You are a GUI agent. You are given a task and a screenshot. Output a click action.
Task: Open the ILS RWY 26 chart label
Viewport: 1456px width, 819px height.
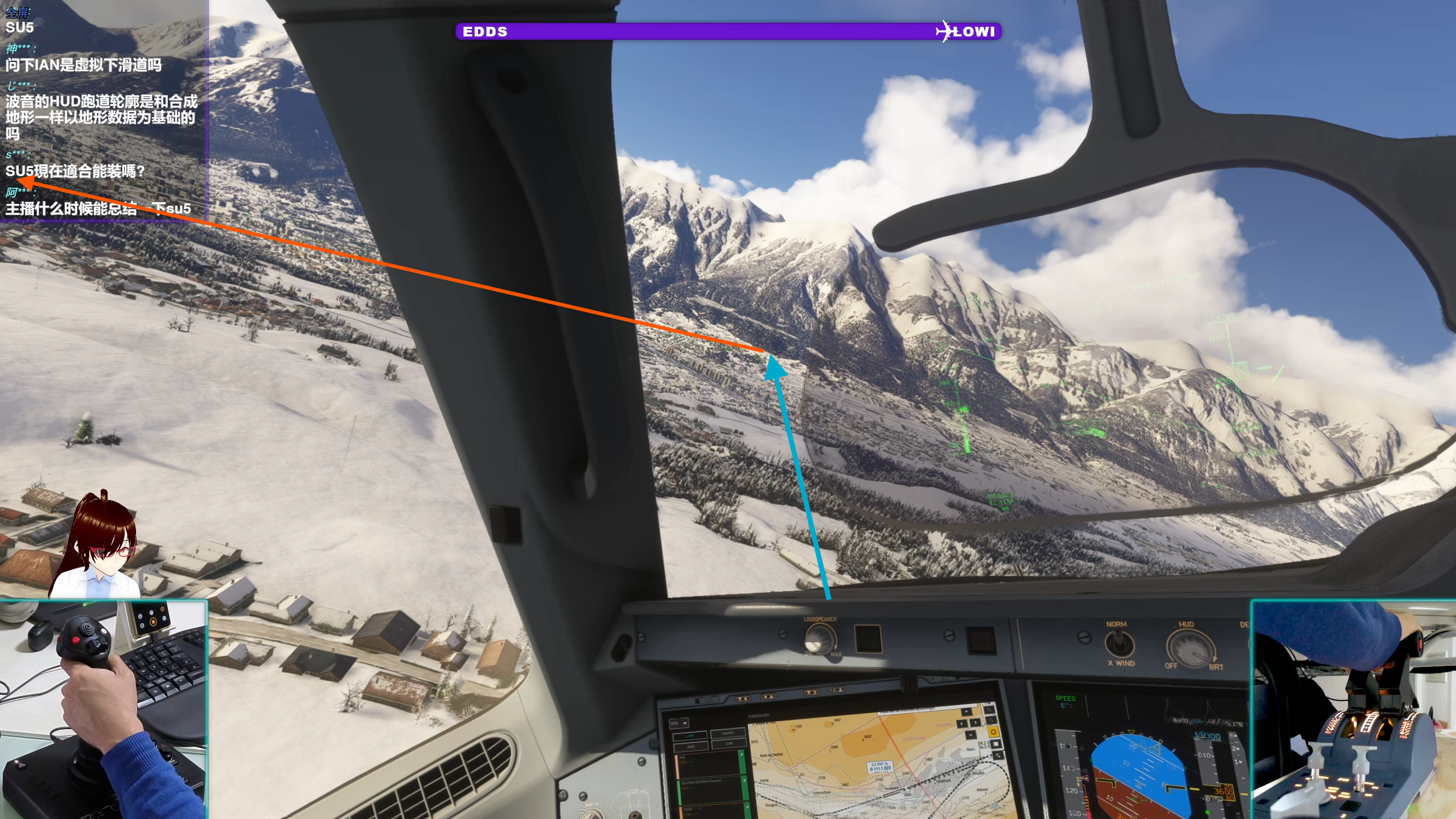click(880, 767)
